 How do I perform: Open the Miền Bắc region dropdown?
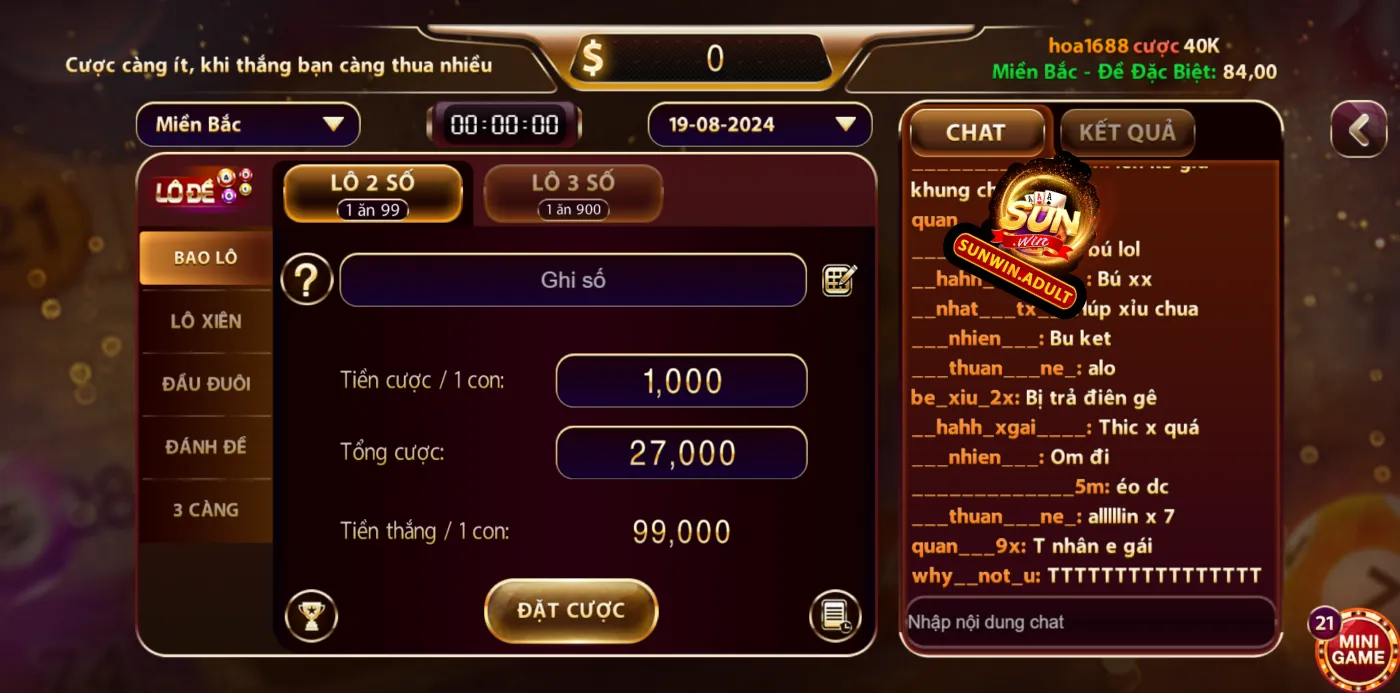pos(248,125)
